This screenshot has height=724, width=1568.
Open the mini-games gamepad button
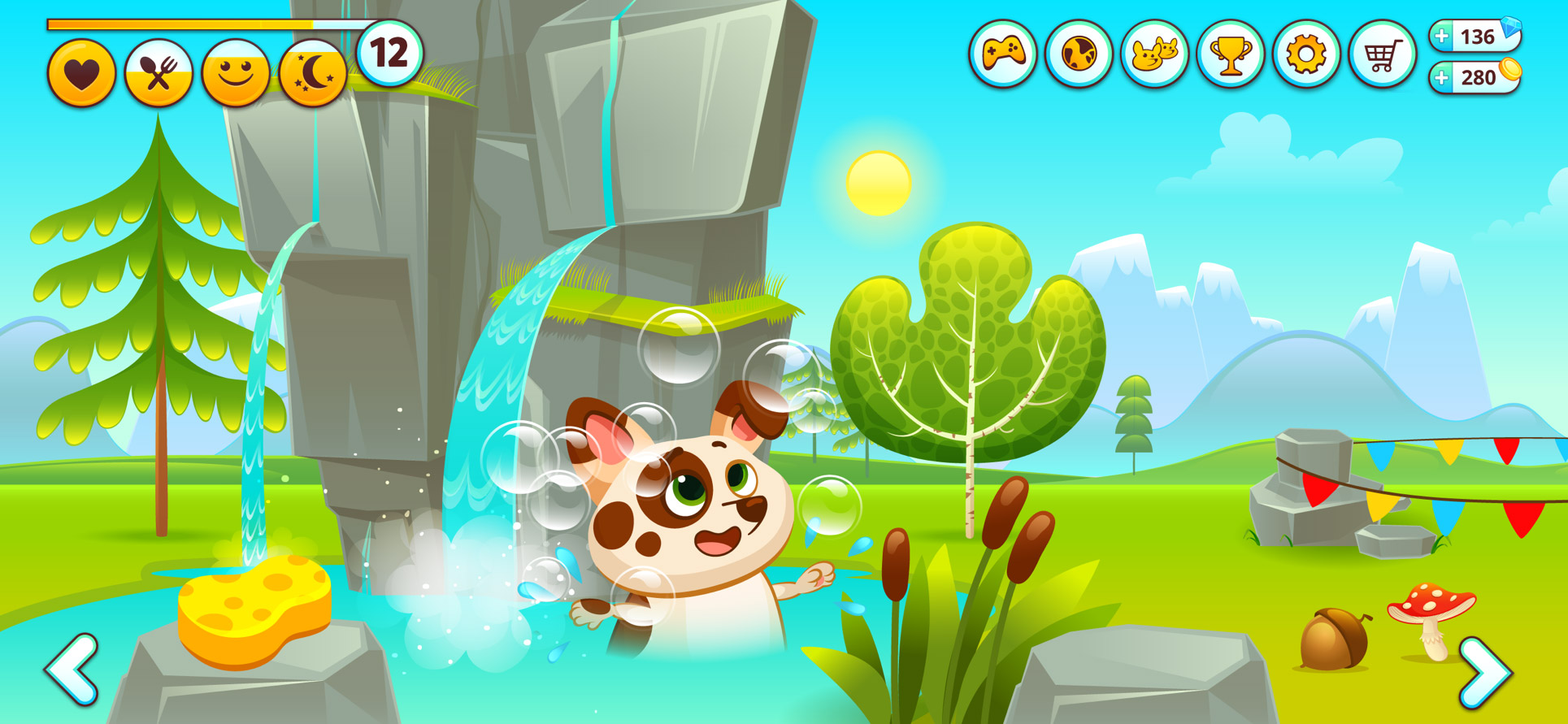tap(1003, 54)
